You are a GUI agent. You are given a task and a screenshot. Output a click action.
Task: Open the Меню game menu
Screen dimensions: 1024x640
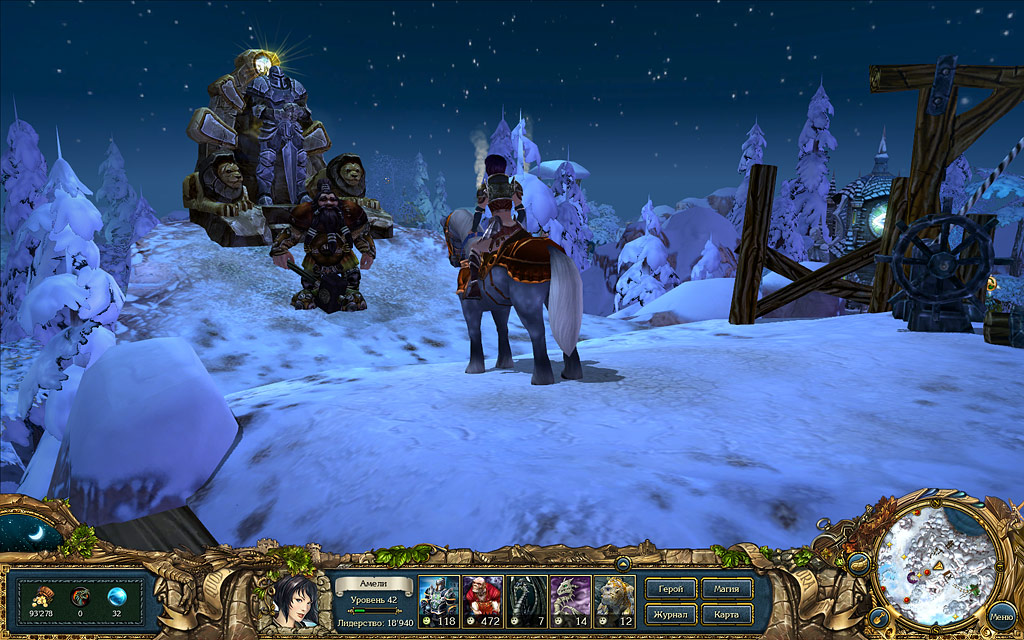pyautogui.click(x=1001, y=618)
